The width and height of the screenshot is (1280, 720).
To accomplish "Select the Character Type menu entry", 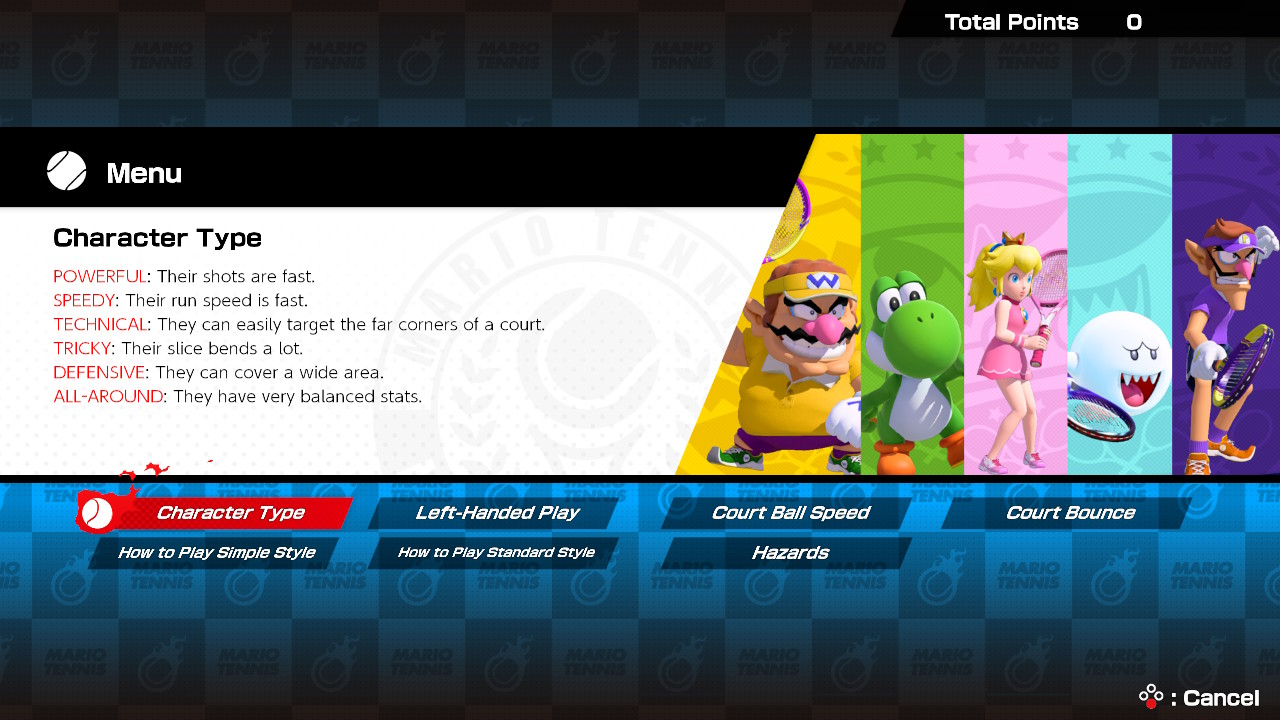I will point(230,513).
